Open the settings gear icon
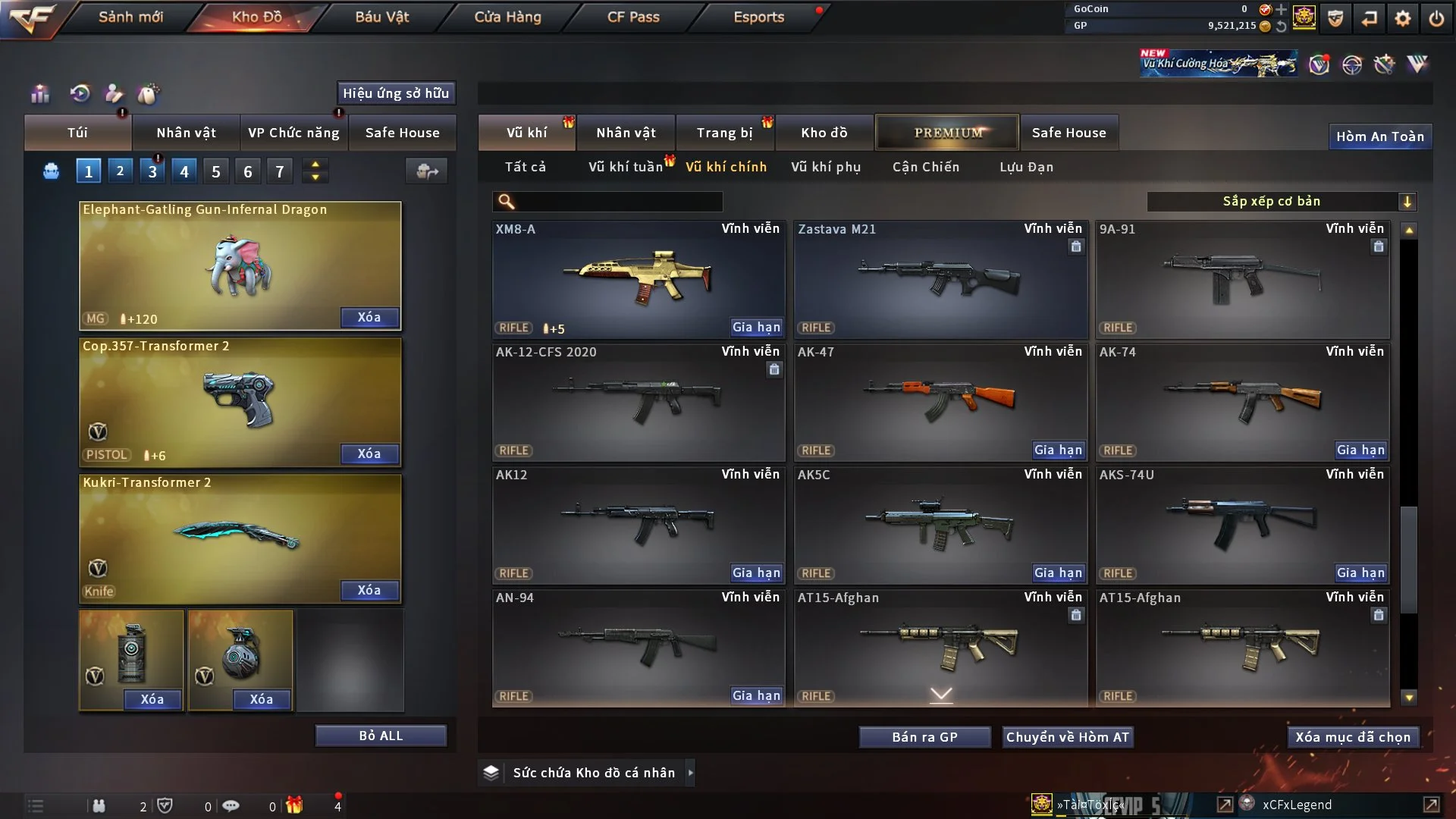Screen dimensions: 1456x819 click(1402, 18)
